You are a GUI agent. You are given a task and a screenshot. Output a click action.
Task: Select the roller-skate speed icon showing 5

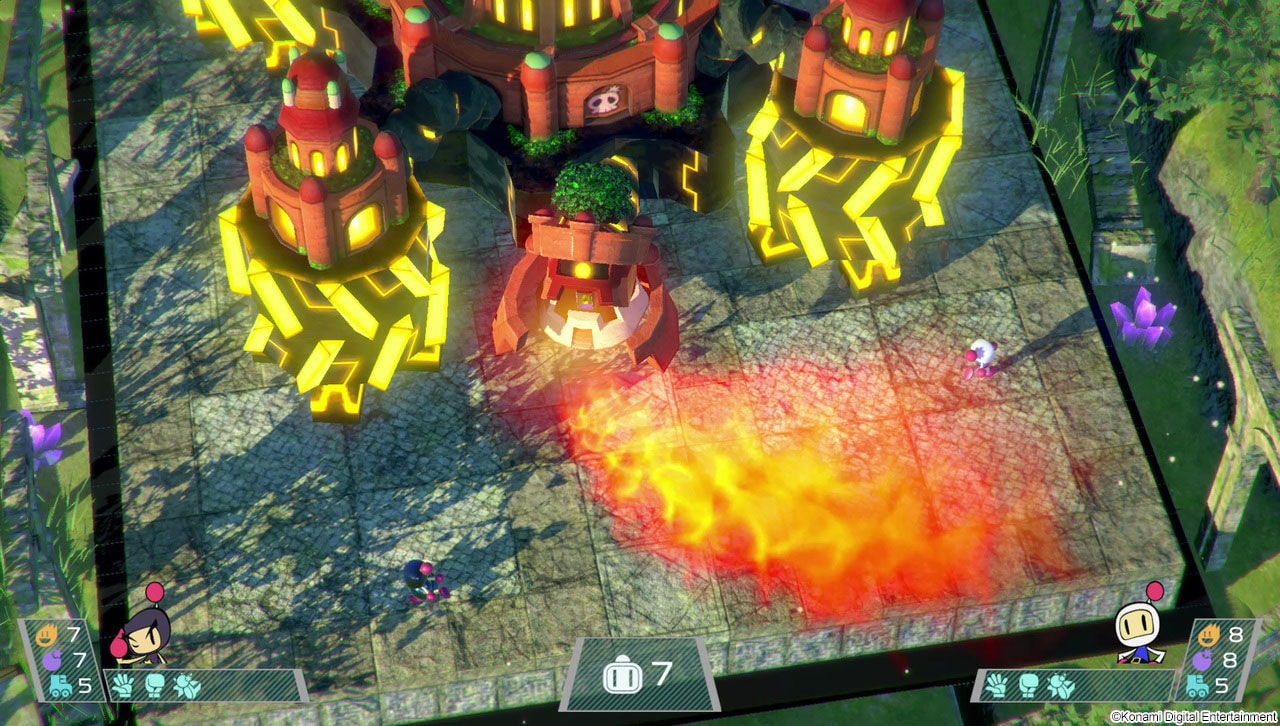[x=60, y=685]
